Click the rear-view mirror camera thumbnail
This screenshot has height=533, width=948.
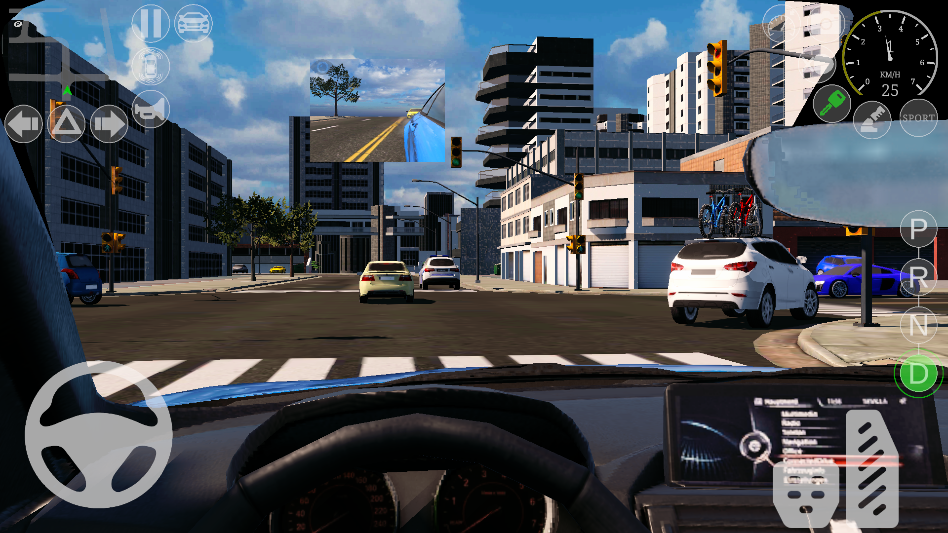click(377, 110)
